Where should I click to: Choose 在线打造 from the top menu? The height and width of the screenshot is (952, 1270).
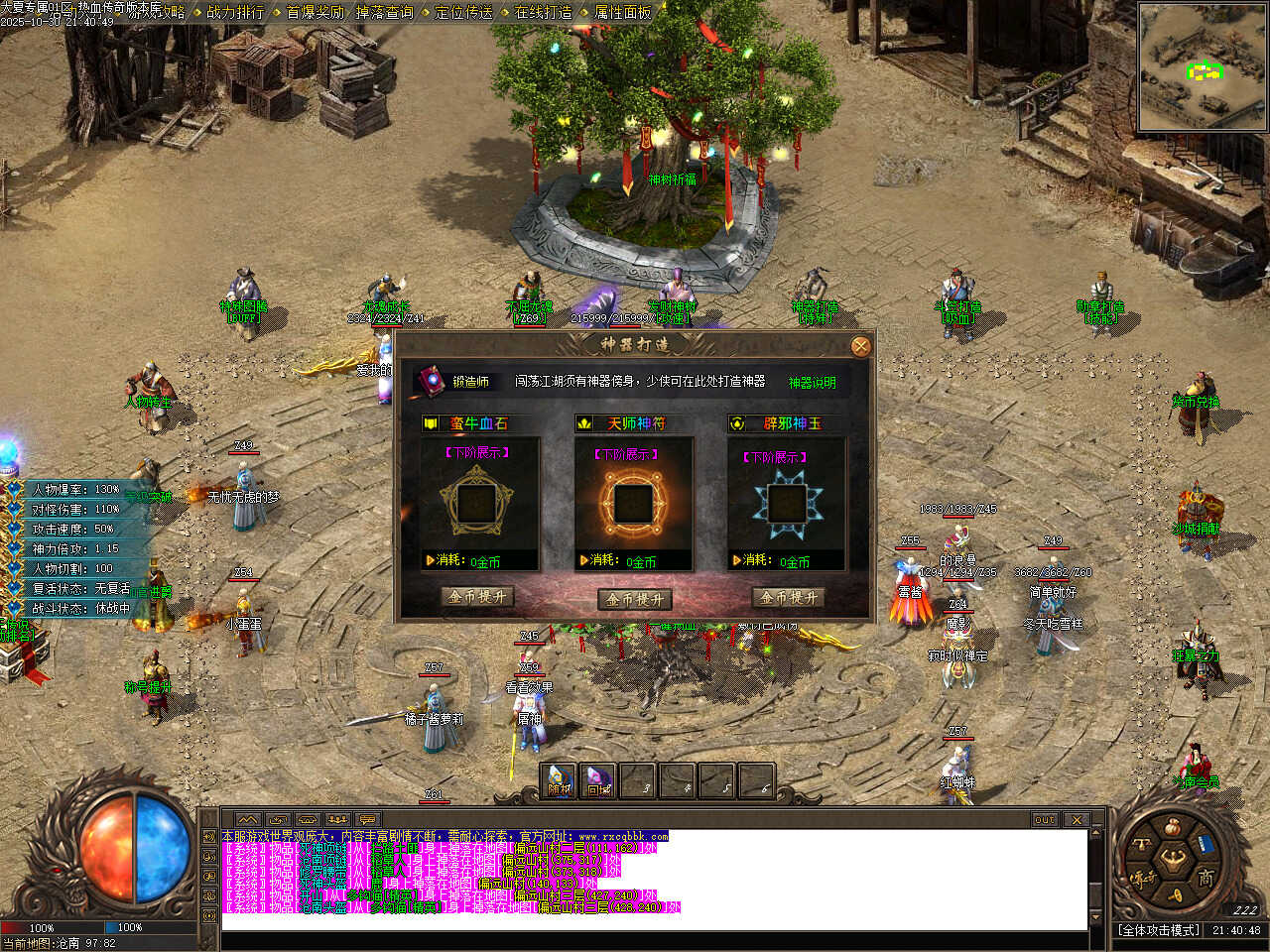[x=543, y=13]
